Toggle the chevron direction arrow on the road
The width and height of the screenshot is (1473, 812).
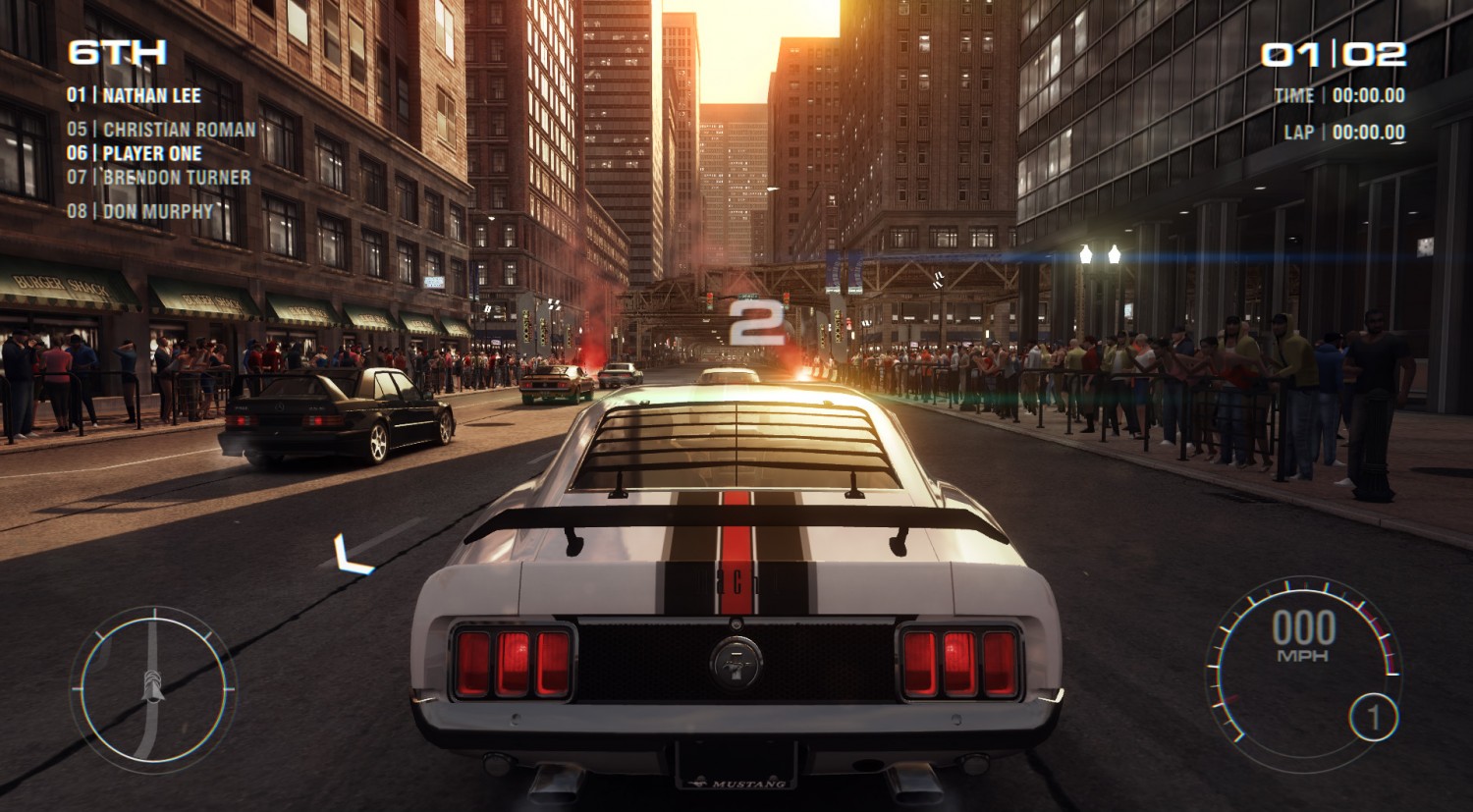pyautogui.click(x=346, y=553)
